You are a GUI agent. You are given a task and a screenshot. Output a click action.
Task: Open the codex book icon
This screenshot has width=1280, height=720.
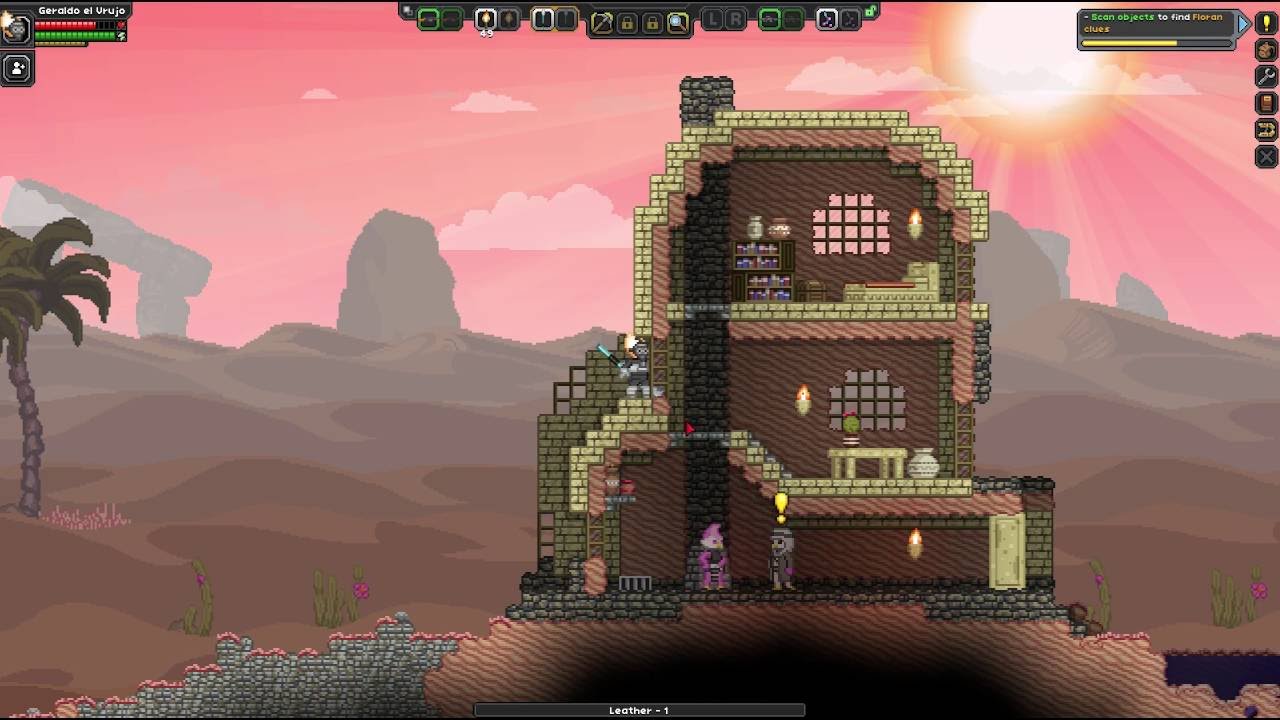[x=1266, y=103]
